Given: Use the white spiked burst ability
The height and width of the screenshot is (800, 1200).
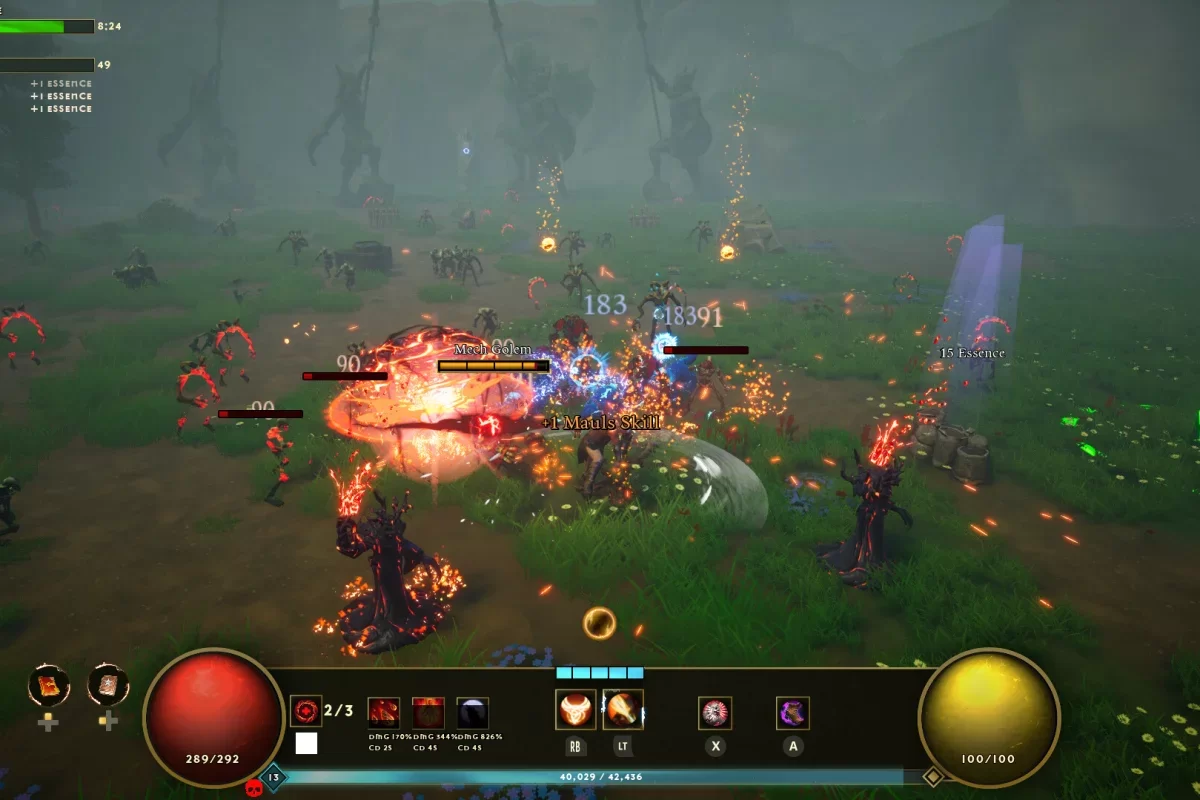Looking at the screenshot, I should click(x=715, y=713).
